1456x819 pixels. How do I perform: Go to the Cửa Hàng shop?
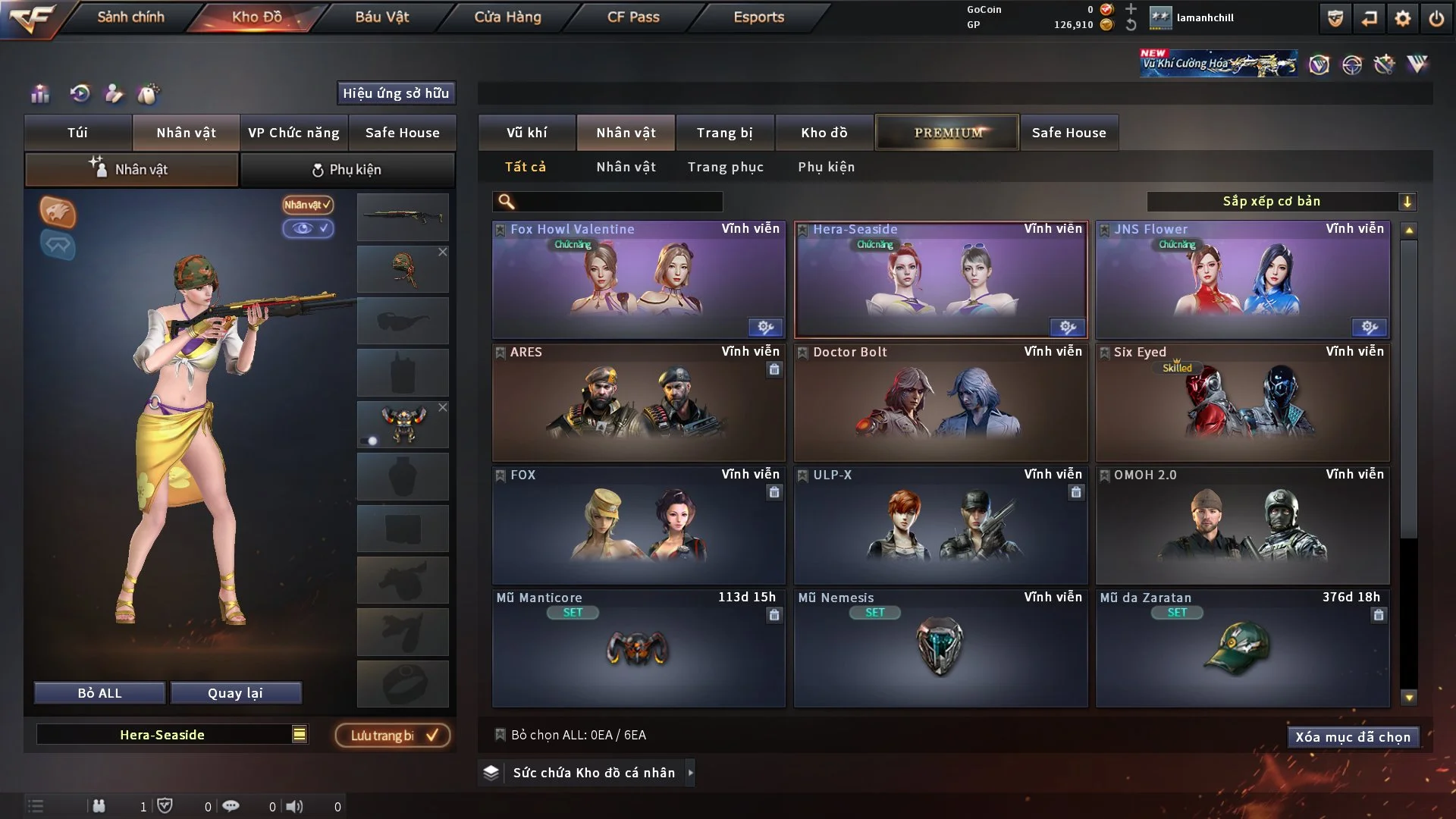(507, 17)
